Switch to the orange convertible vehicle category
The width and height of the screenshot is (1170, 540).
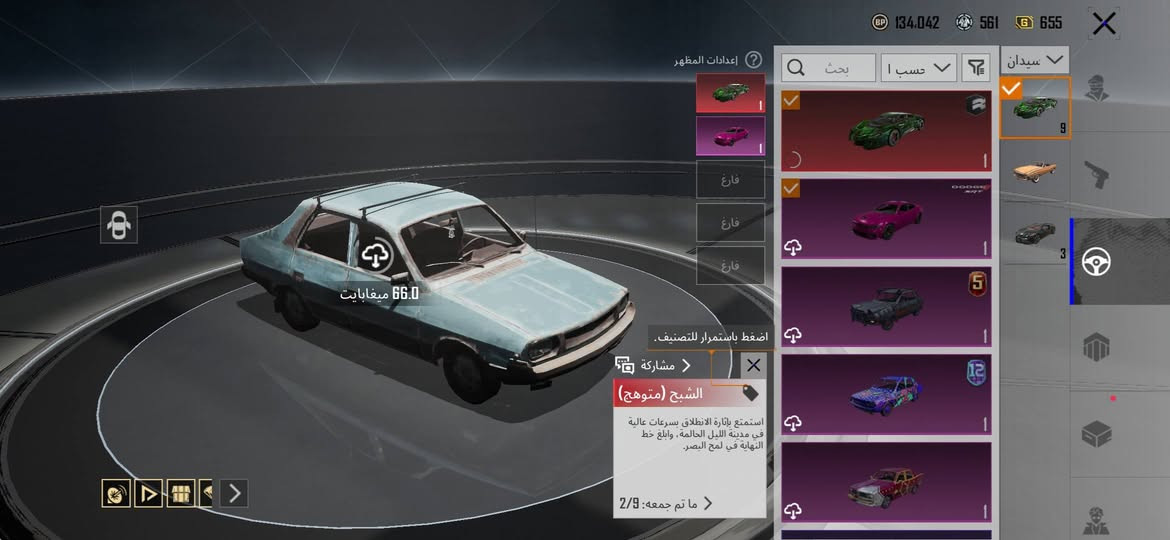tap(1035, 169)
